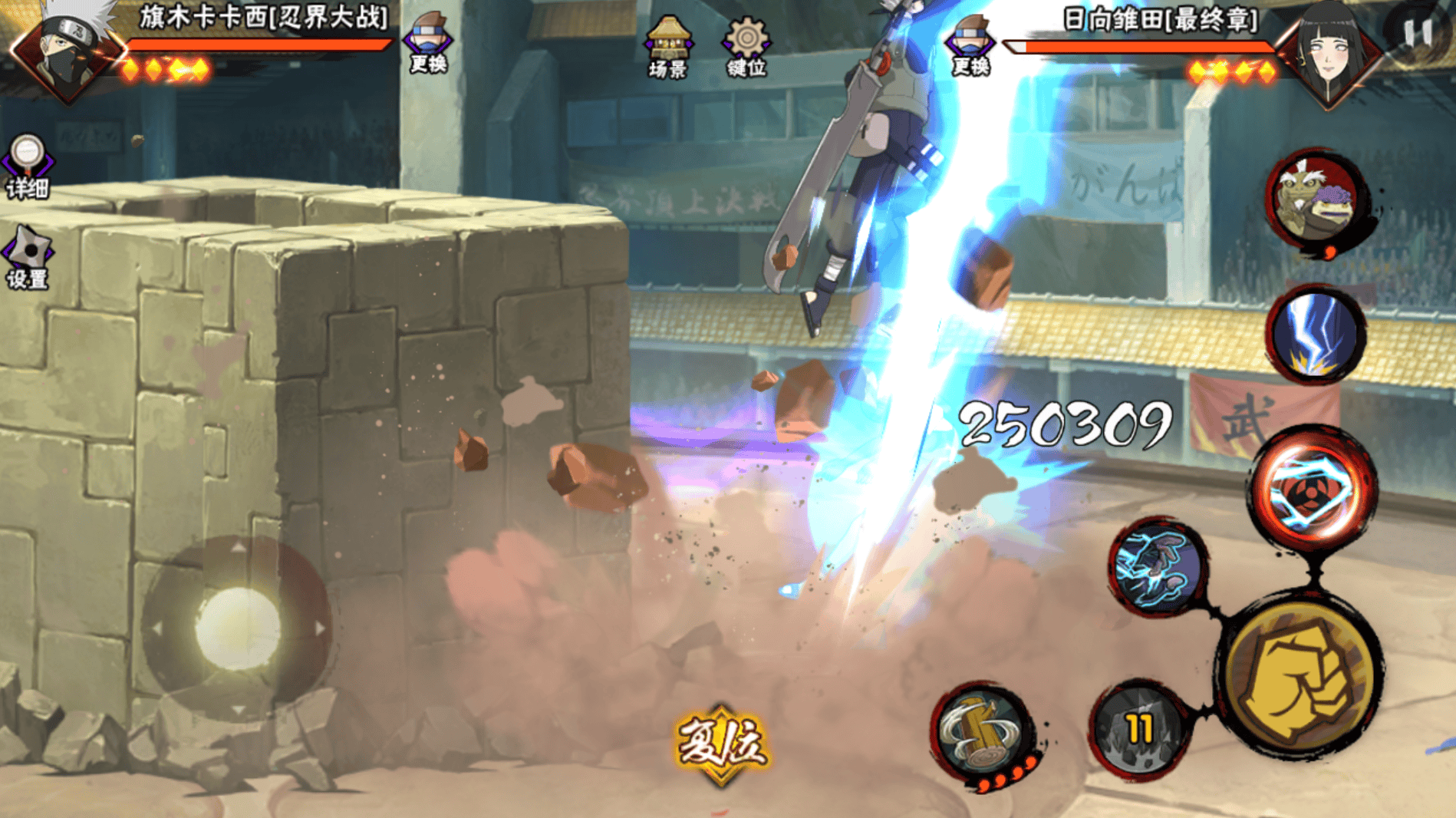Tap the virtual joystick knob
Viewport: 1456px width, 818px height.
point(238,628)
